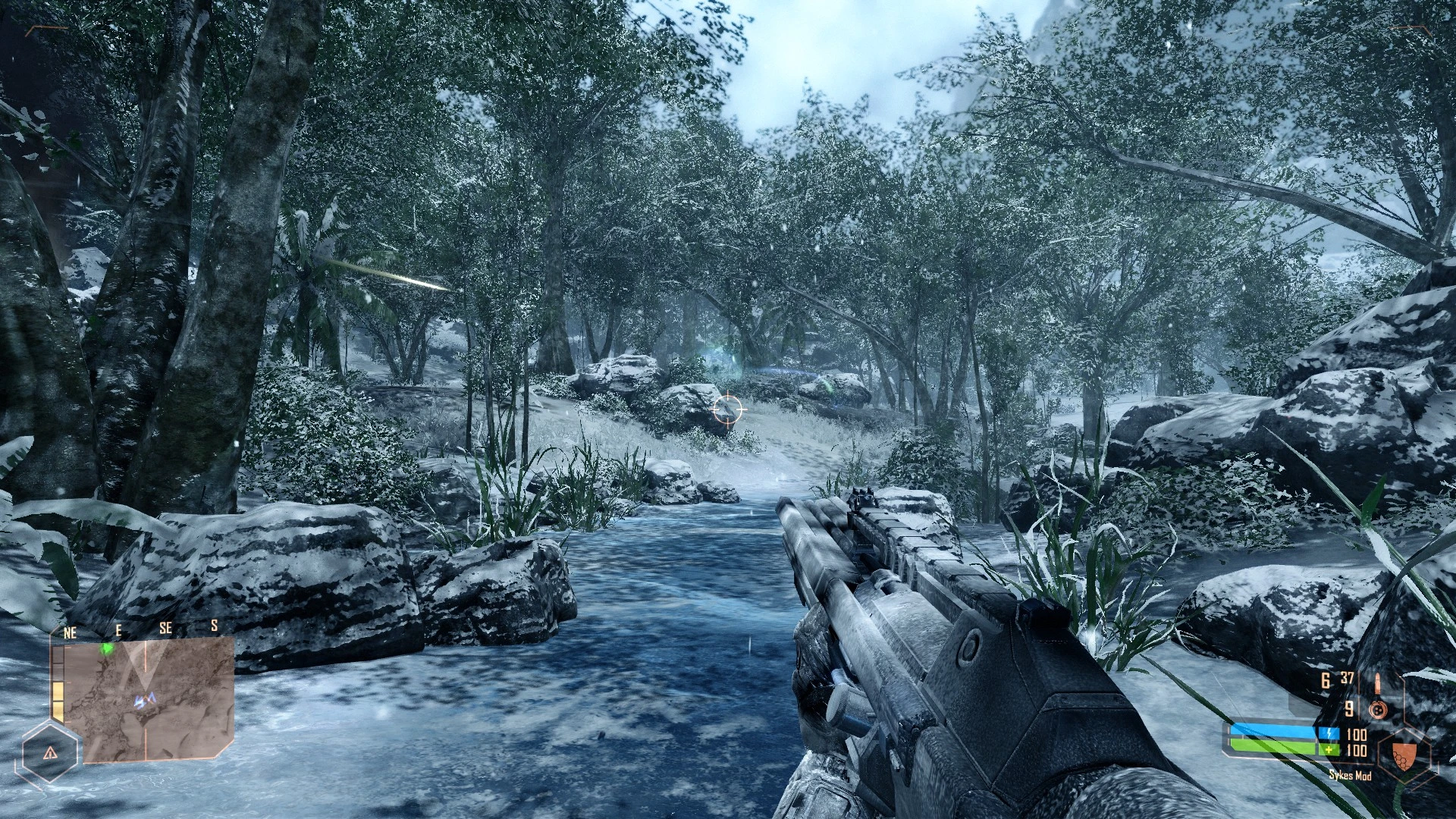Click the warning triangle hexagon near minimap
This screenshot has width=1456, height=819.
tap(49, 753)
